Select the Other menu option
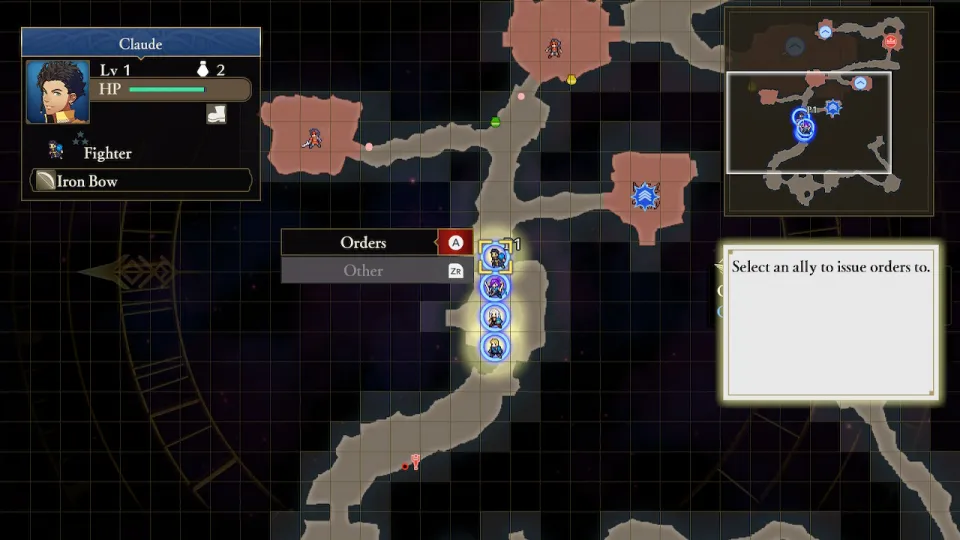Screen dimensions: 960x540 [363, 271]
